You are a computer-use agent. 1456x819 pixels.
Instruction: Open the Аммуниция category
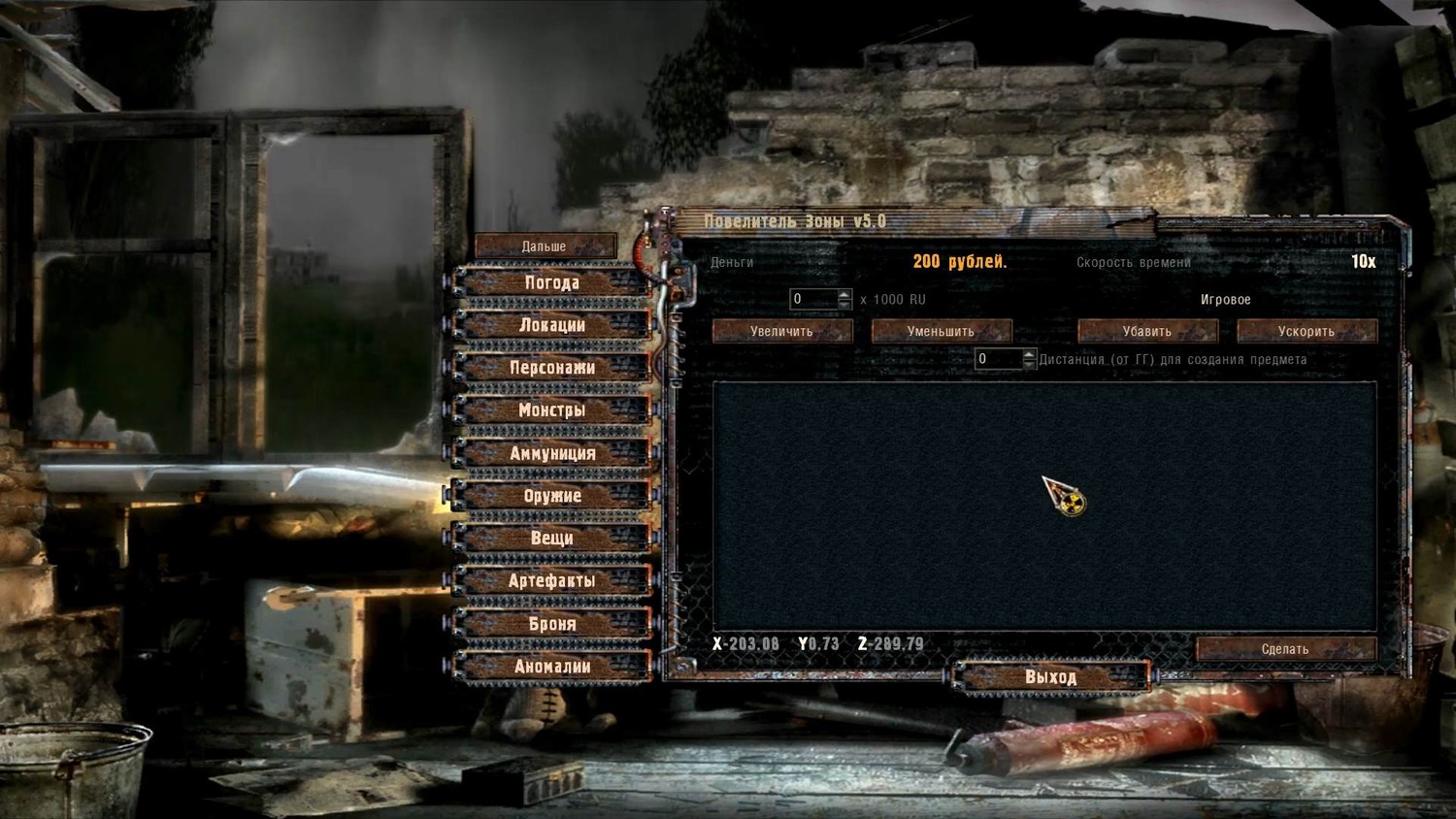point(551,453)
